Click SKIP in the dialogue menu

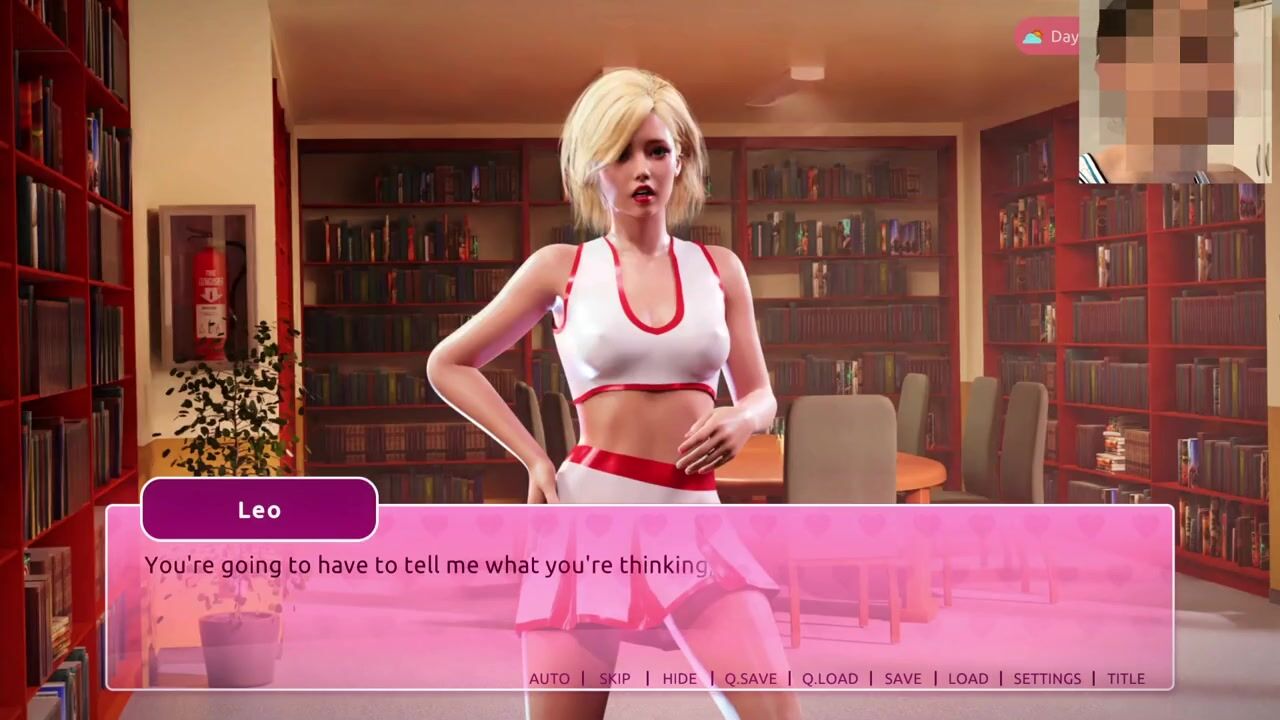615,678
